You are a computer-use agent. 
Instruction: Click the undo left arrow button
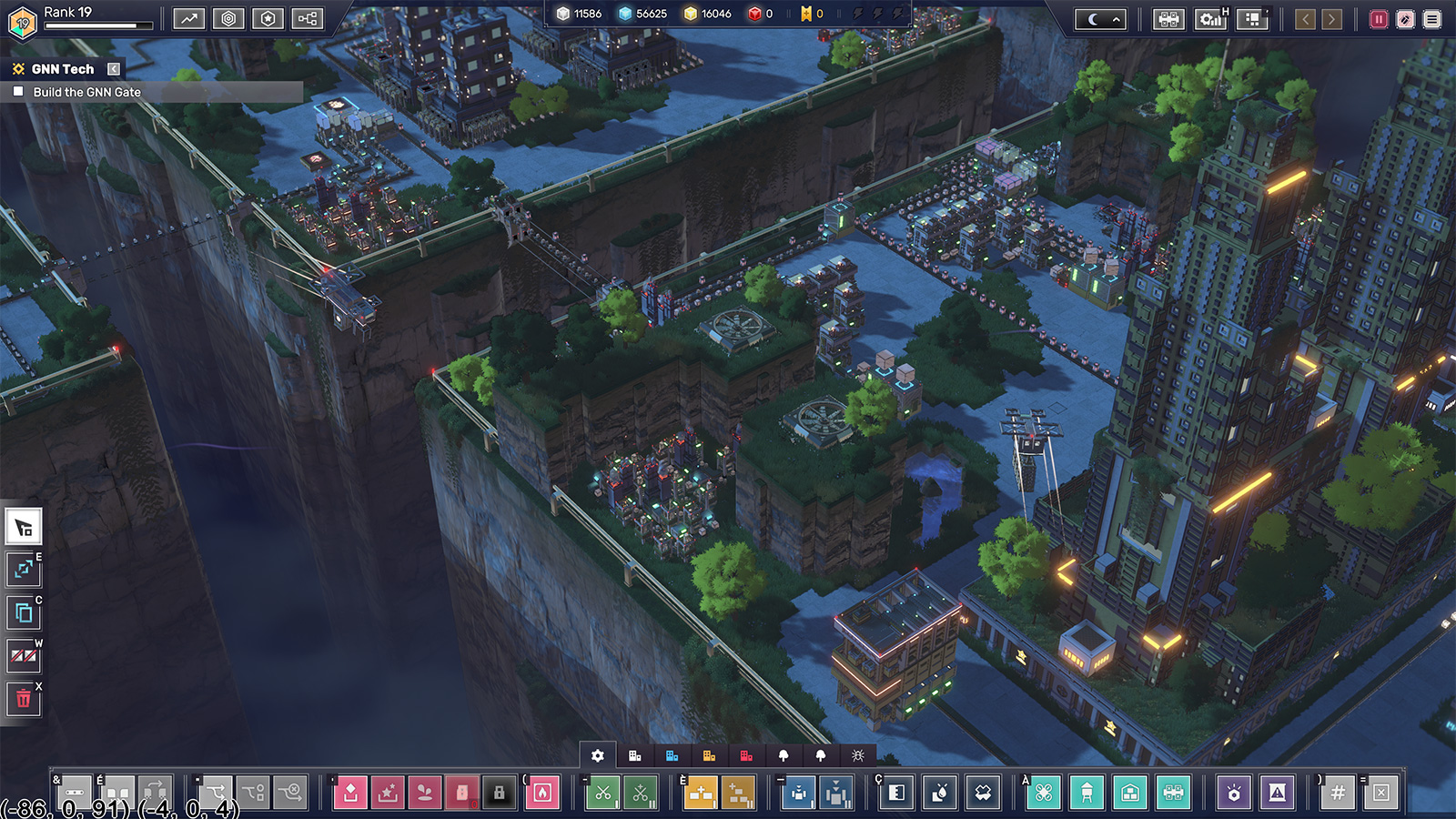[1305, 19]
